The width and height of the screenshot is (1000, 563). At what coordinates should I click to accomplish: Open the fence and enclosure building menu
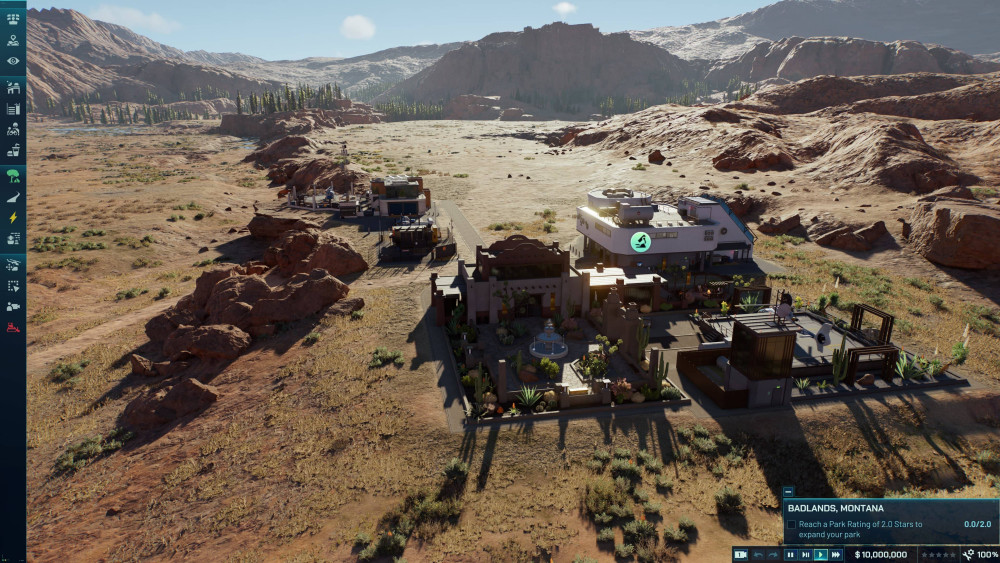pos(13,89)
